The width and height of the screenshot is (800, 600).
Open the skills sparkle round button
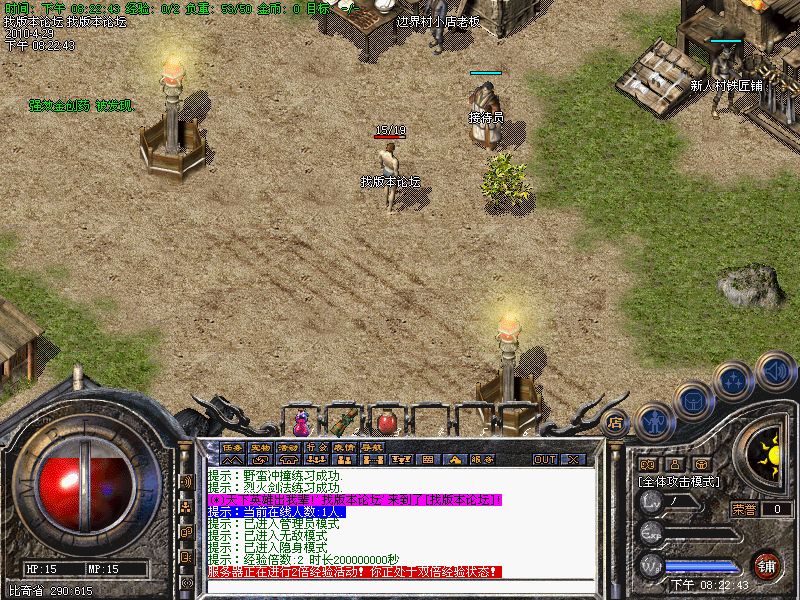coord(735,380)
